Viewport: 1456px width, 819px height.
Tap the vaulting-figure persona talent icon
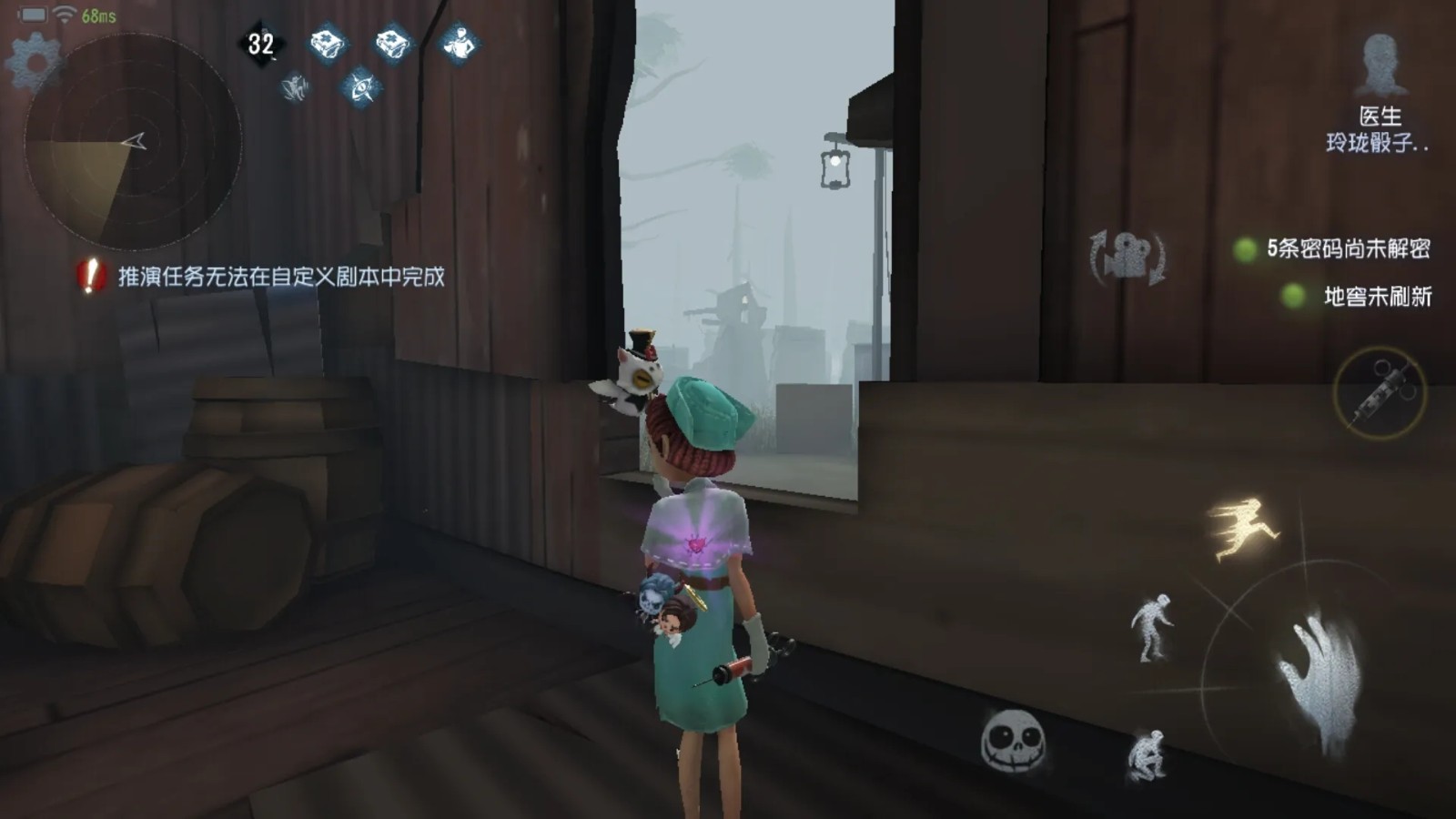click(293, 88)
